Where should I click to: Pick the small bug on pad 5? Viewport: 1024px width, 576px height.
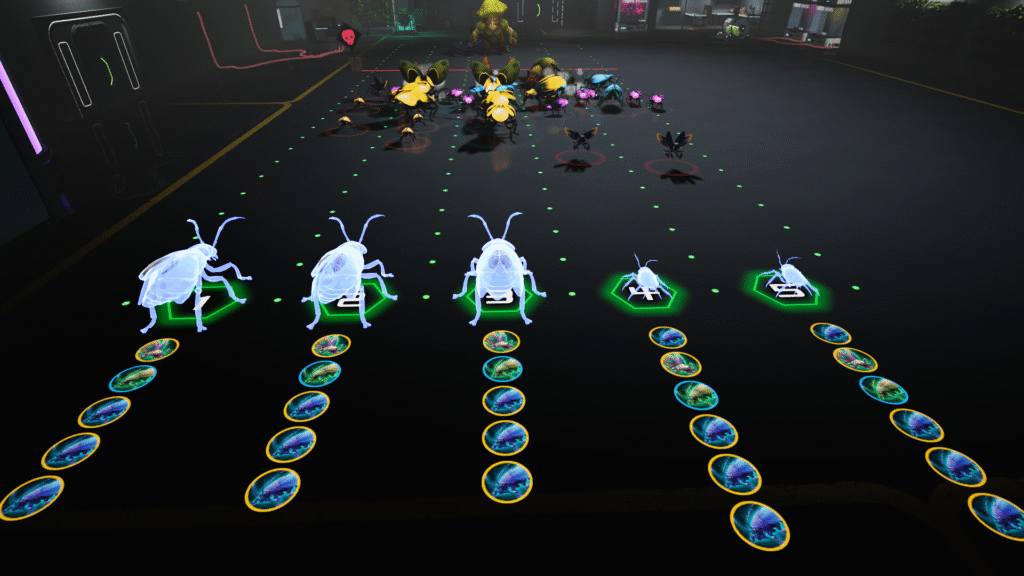point(787,274)
